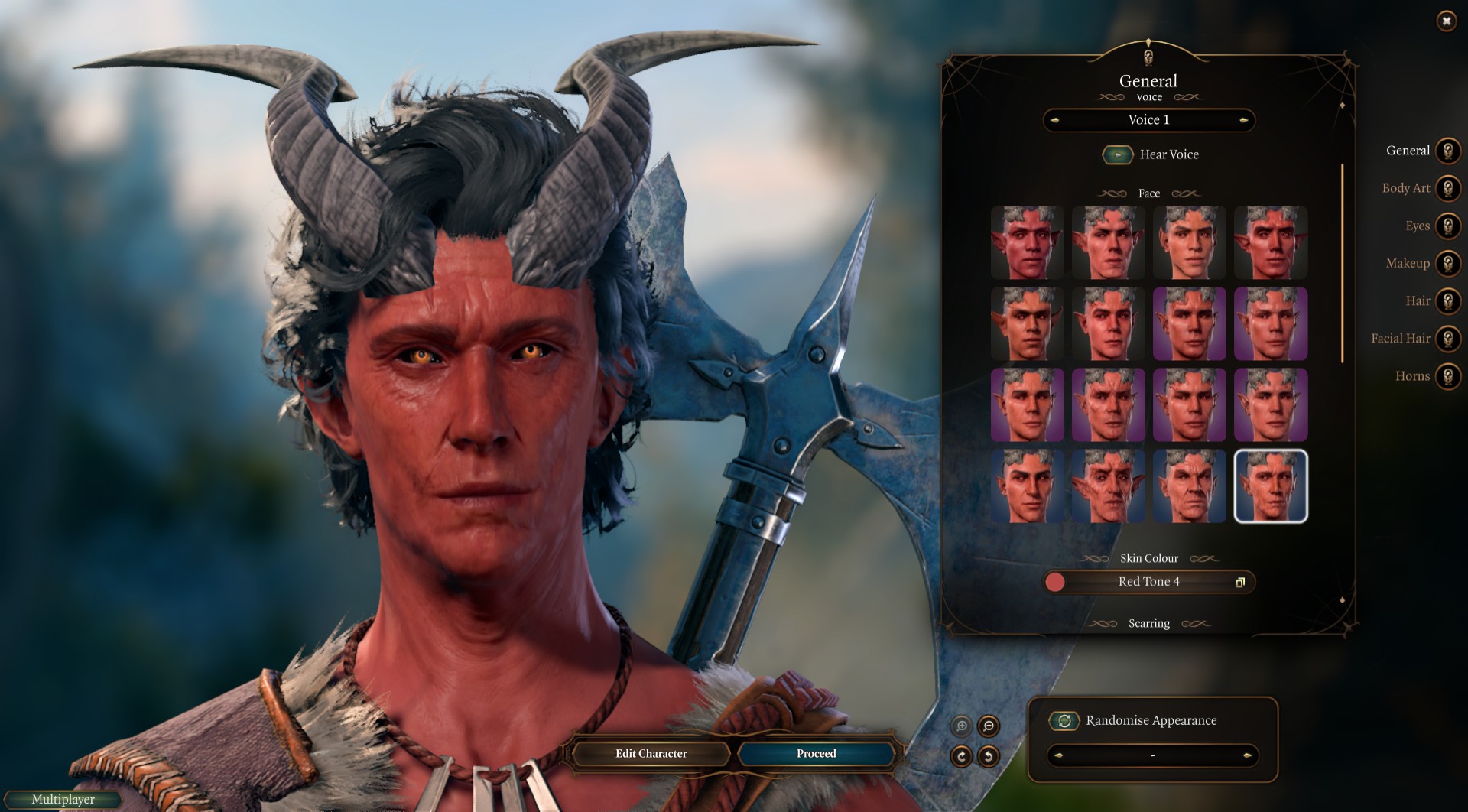The height and width of the screenshot is (812, 1468).
Task: Choose the highlighted last face thumbnail
Action: click(1270, 486)
